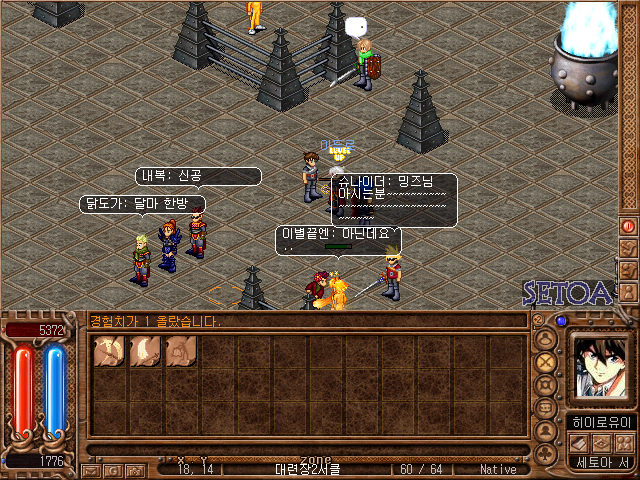Open the envelope mail button
The image size is (640, 480).
(91, 469)
